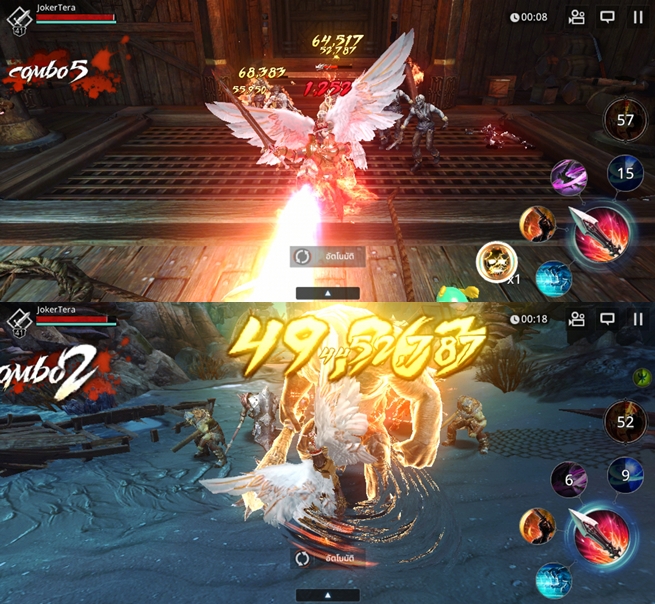
Task: Open the camera view button beside timer 00:08
Action: click(576, 16)
